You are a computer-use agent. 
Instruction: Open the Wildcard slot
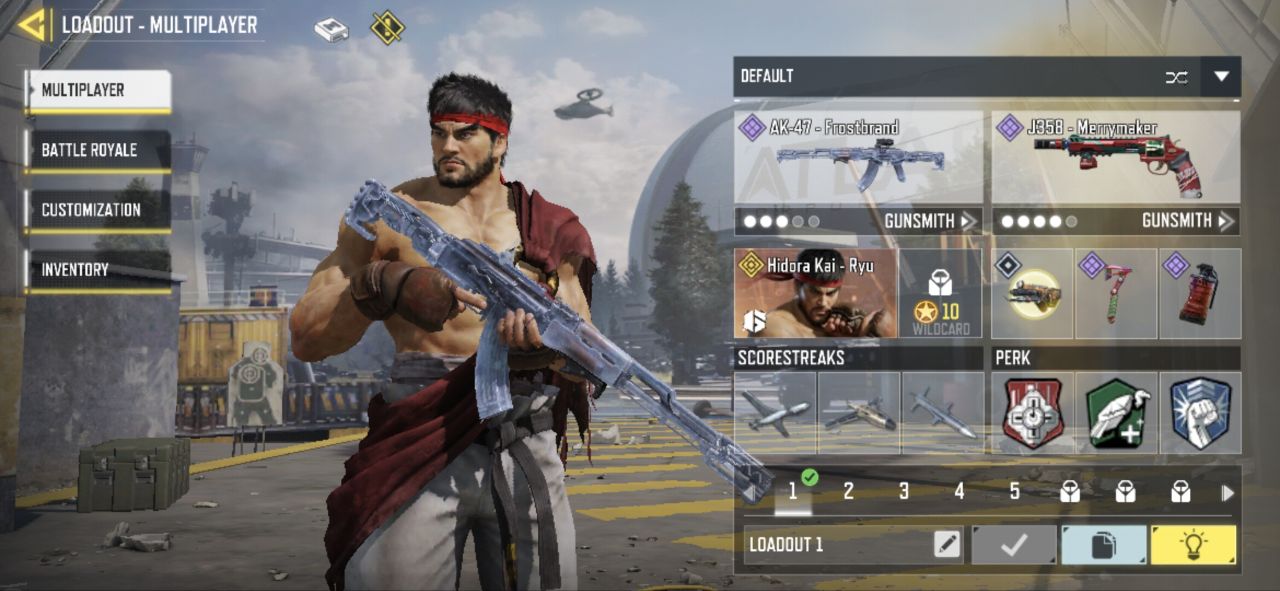tap(941, 294)
